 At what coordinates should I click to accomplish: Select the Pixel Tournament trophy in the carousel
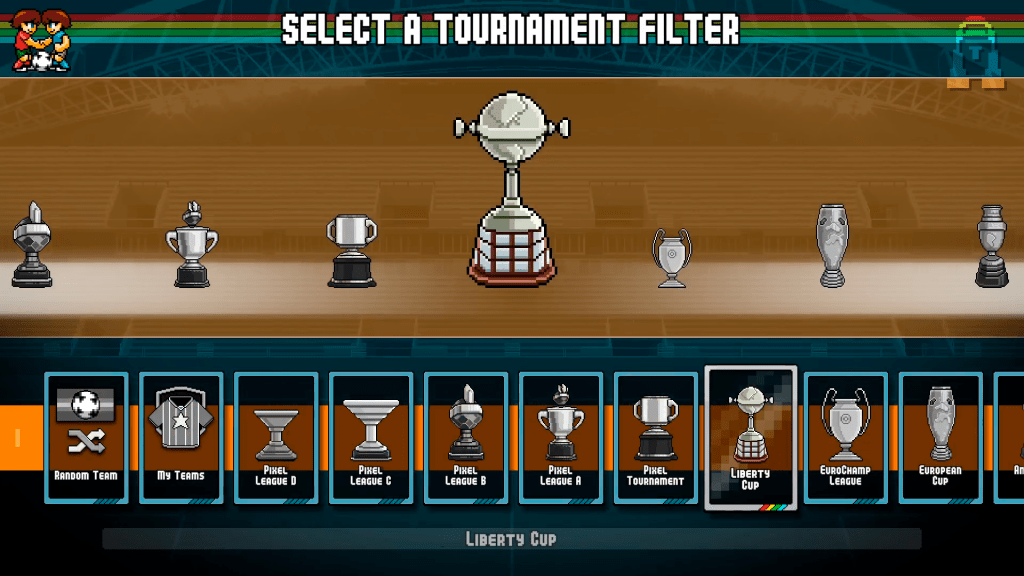point(352,251)
